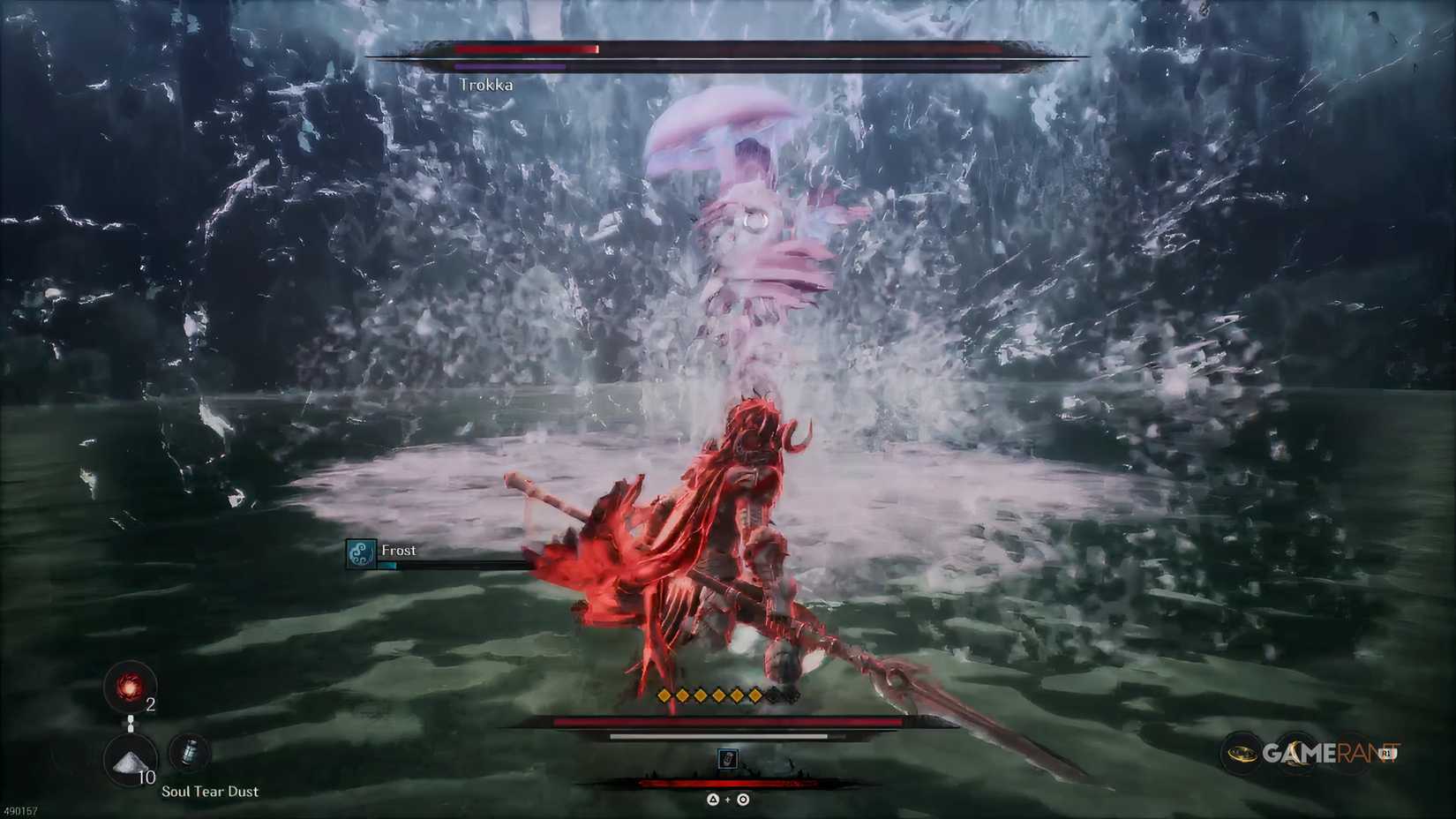Open the equipped spell icon above the ultimate bar

tap(728, 760)
